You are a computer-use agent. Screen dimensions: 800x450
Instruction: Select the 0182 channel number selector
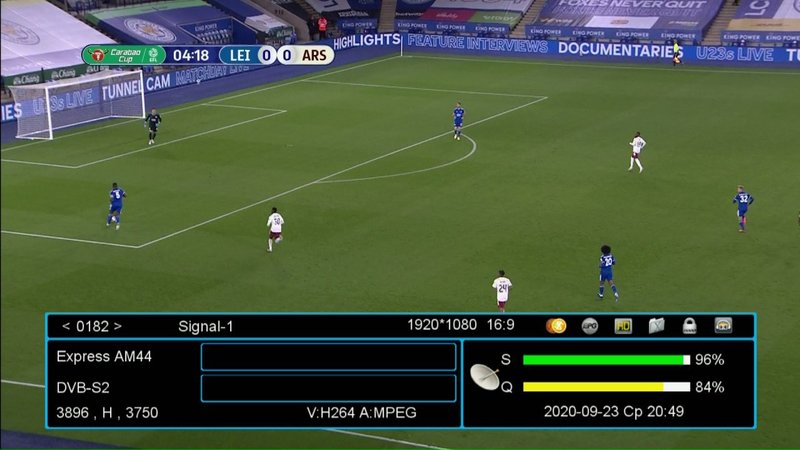(92, 326)
